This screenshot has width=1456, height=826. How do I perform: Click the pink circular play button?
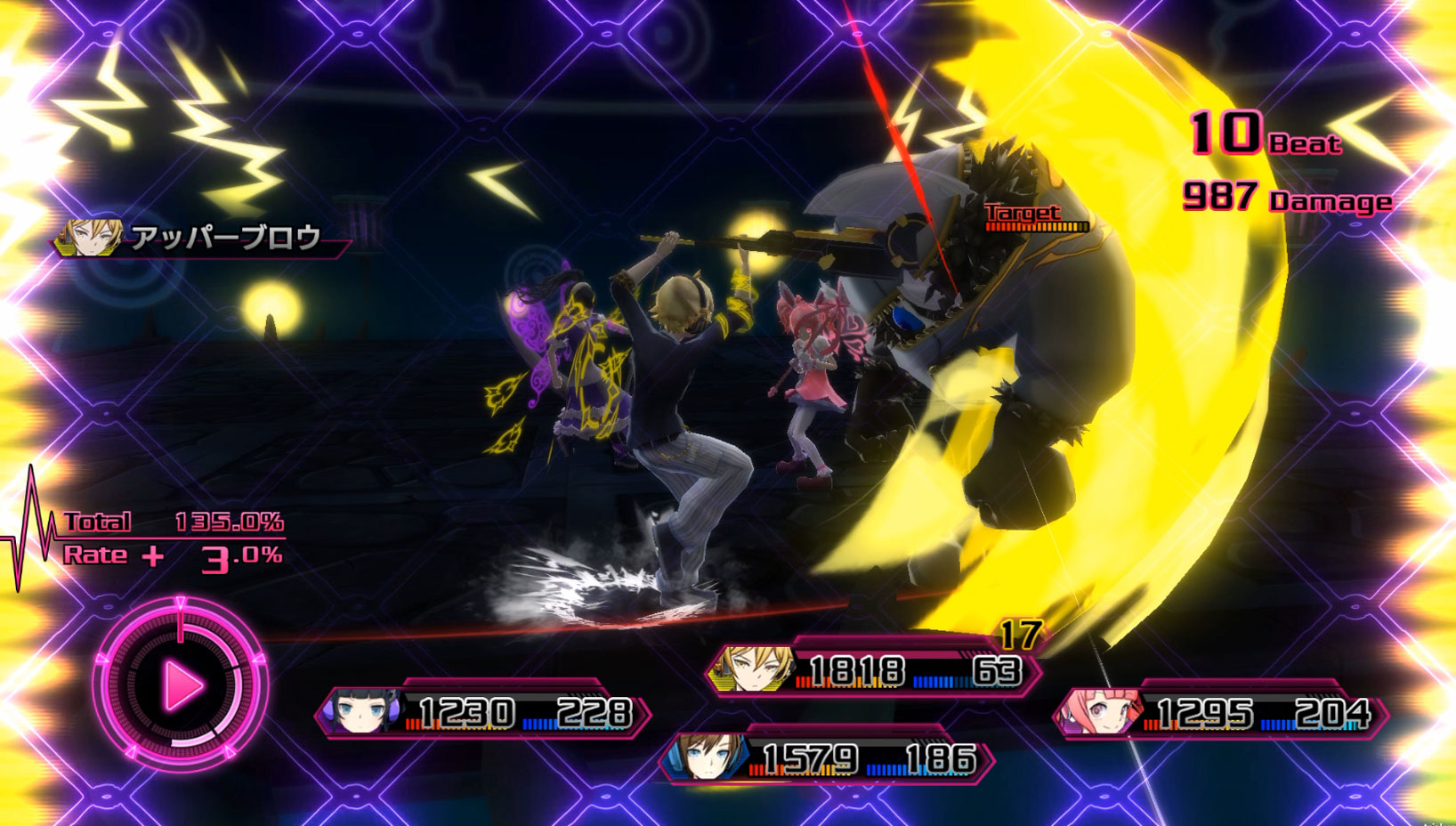click(181, 685)
